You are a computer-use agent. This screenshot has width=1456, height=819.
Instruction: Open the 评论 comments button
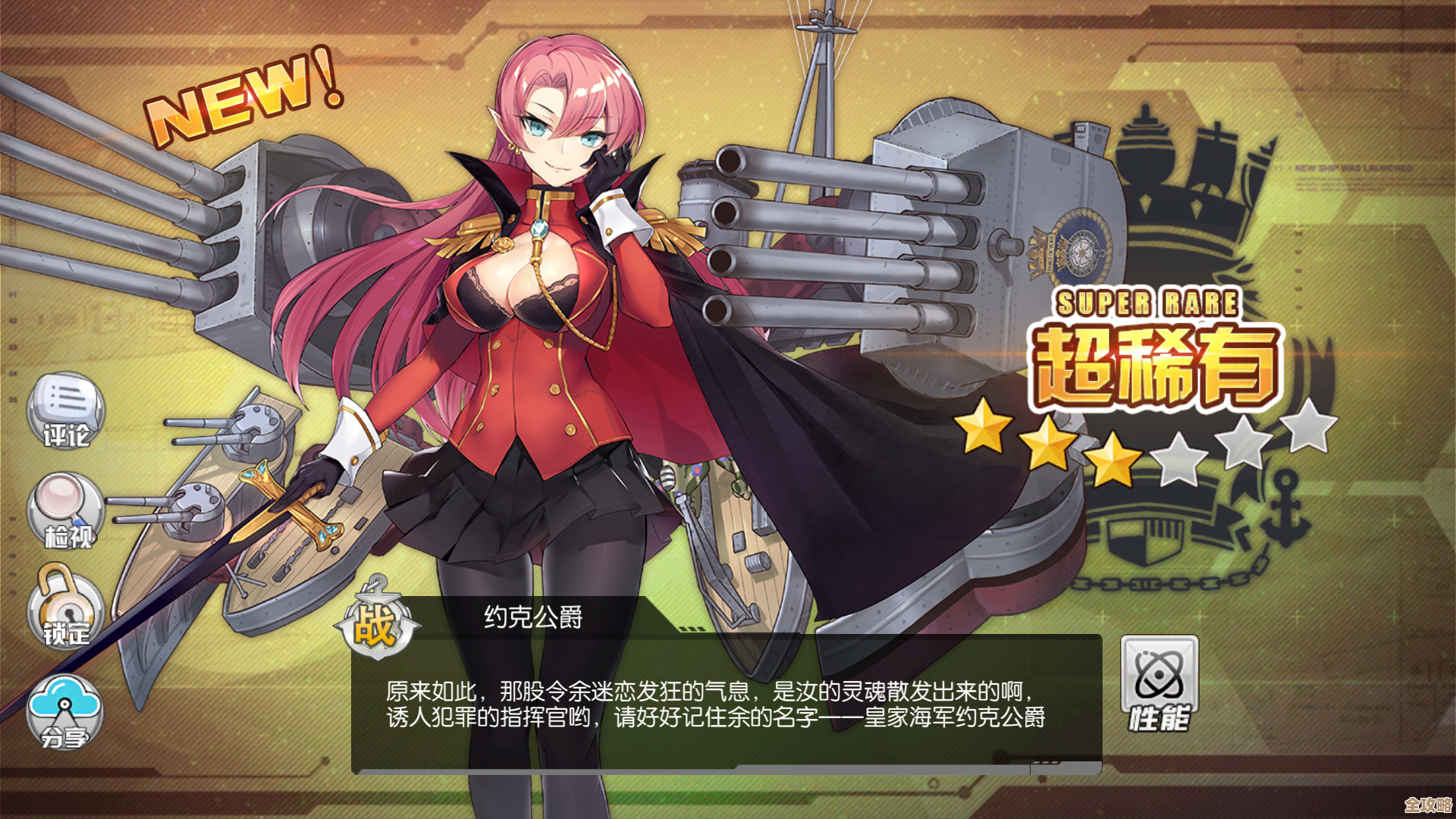[66, 410]
